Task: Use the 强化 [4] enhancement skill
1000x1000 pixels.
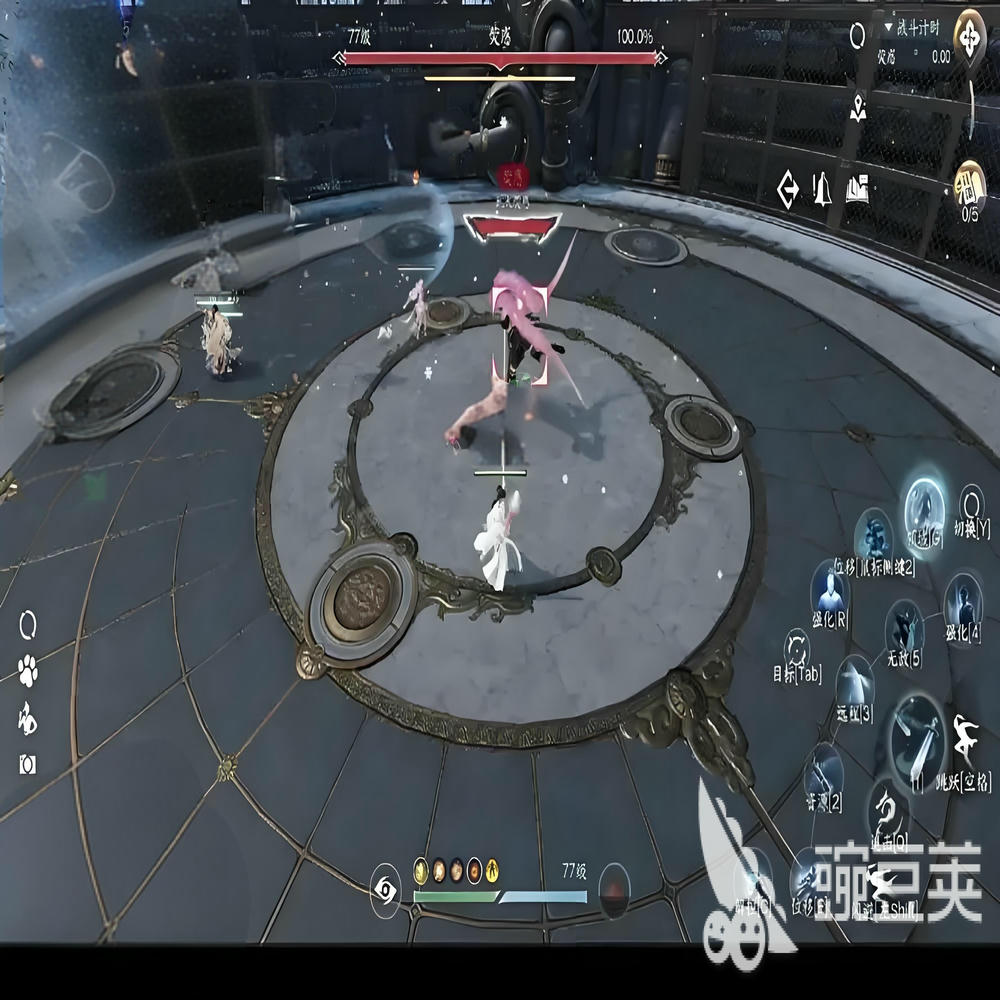Action: coord(963,600)
